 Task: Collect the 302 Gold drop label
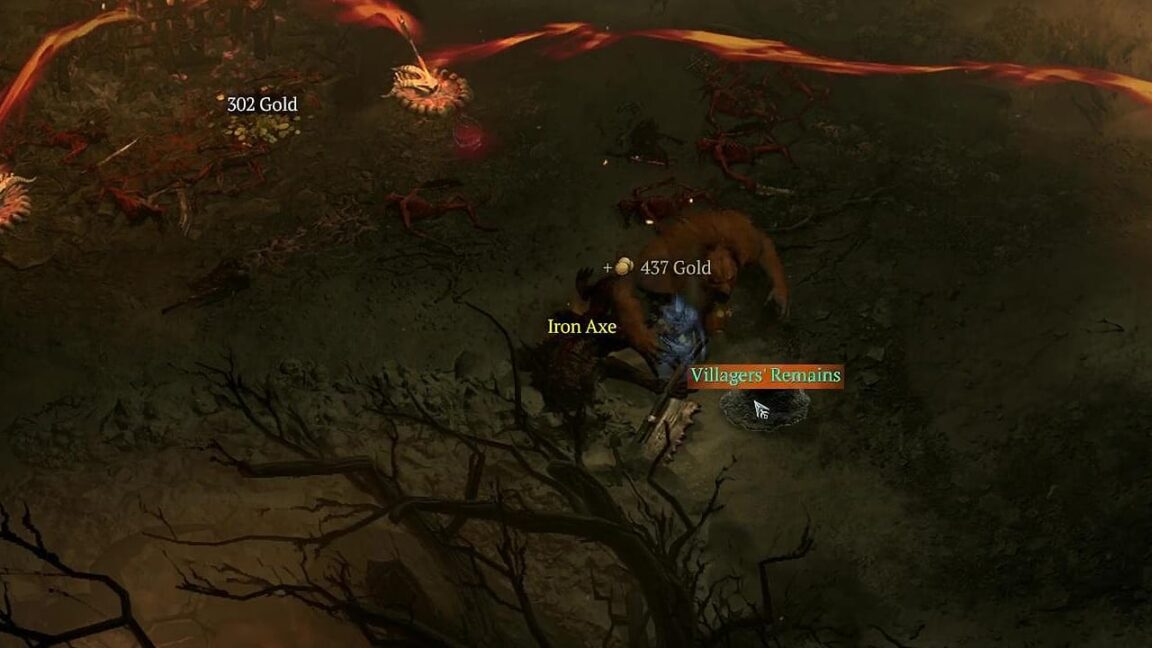coord(262,104)
